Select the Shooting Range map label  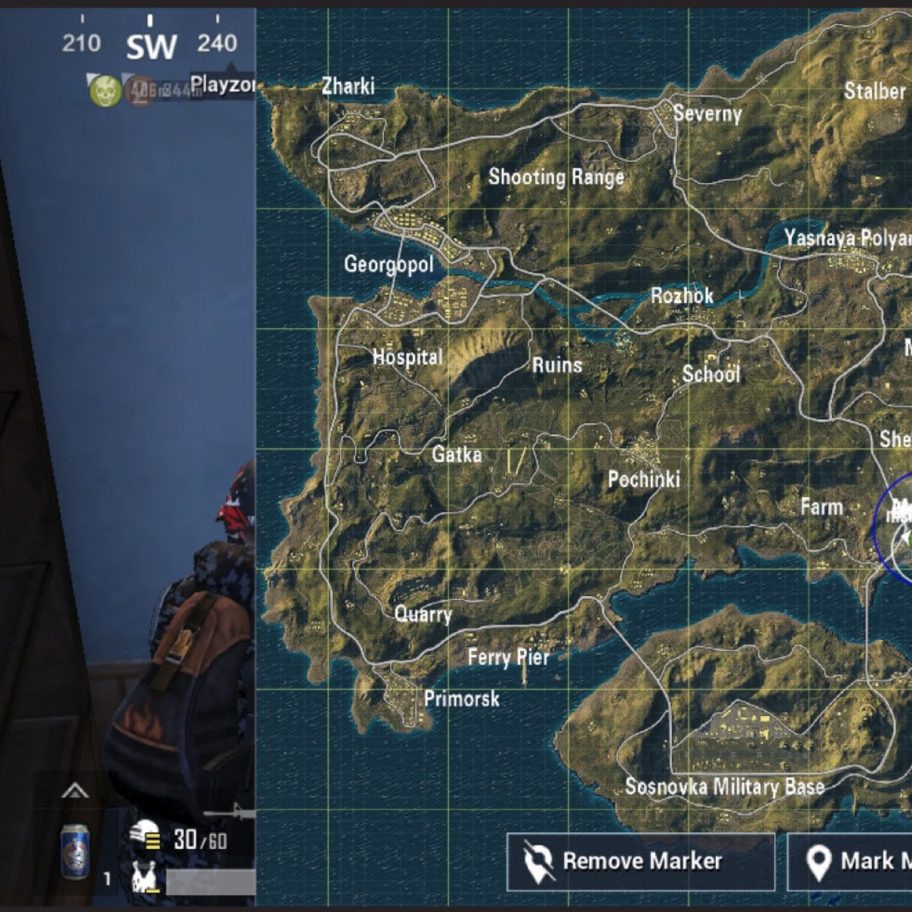pyautogui.click(x=556, y=177)
